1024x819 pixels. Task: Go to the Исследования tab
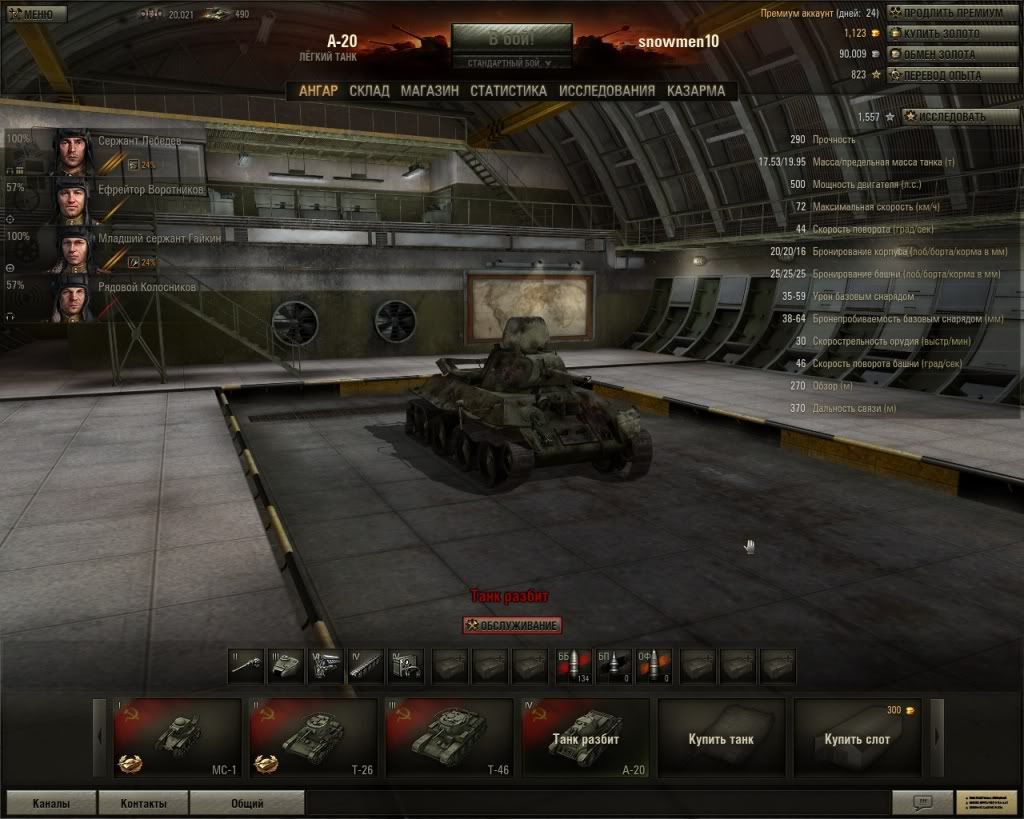coord(607,90)
